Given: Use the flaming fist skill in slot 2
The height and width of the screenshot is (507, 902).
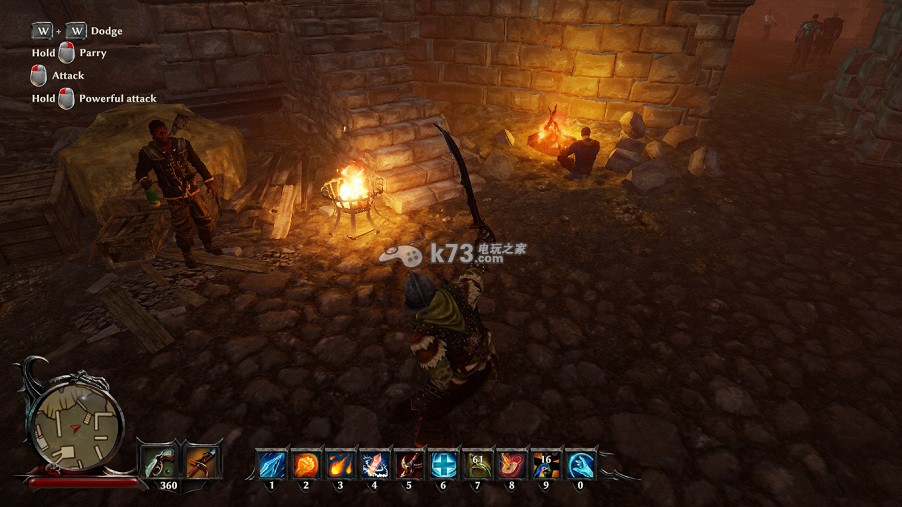Looking at the screenshot, I should click(306, 465).
